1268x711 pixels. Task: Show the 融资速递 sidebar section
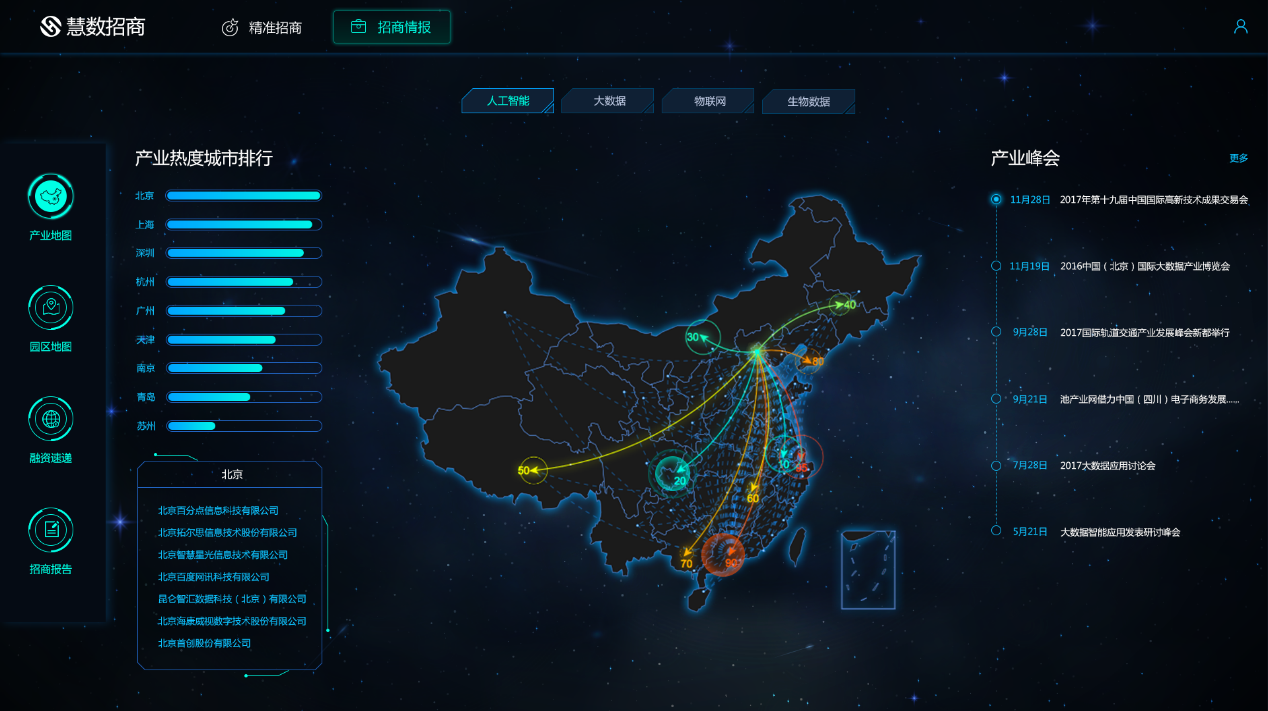tap(51, 430)
